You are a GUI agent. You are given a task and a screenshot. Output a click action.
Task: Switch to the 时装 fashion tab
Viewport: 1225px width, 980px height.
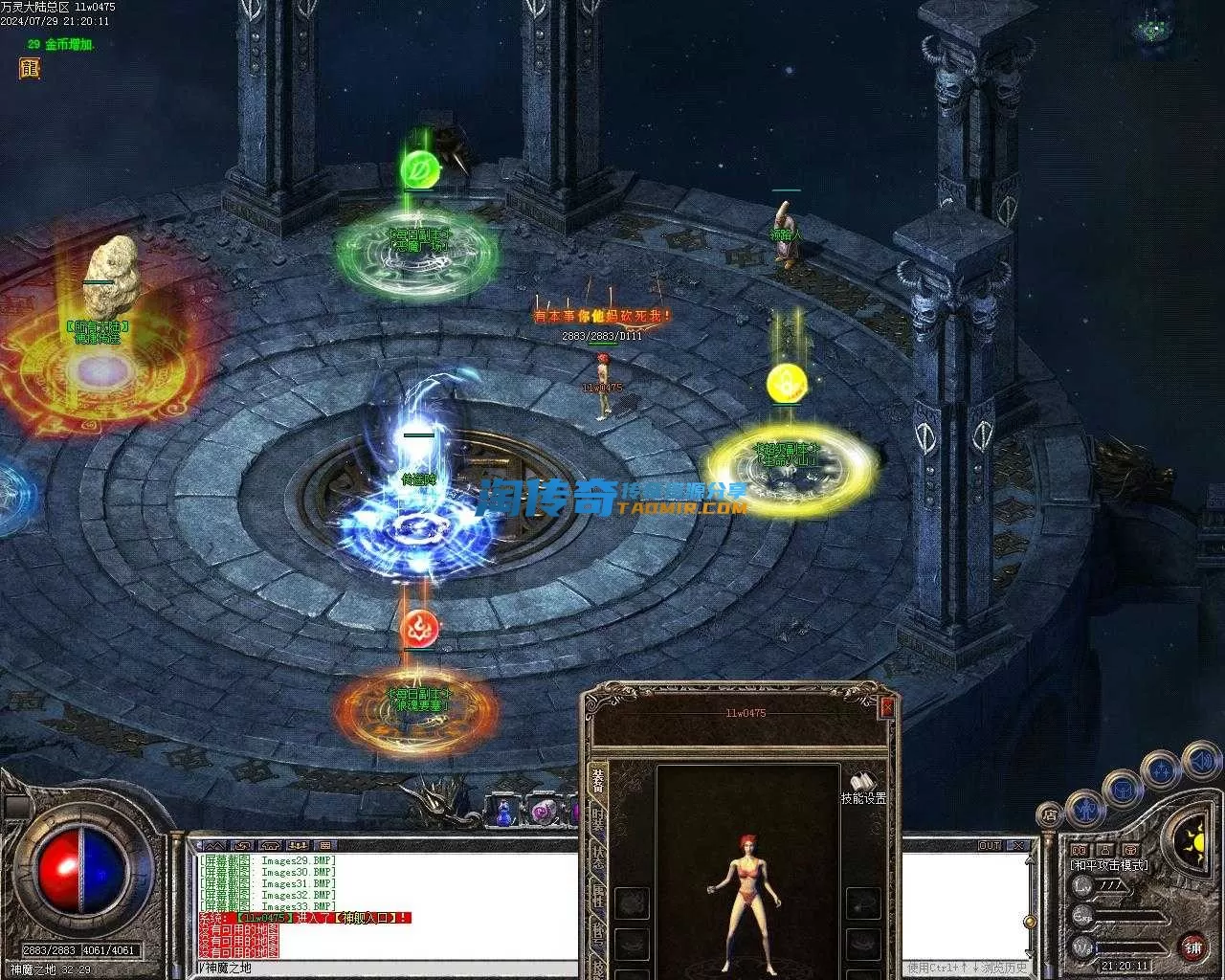[x=597, y=818]
